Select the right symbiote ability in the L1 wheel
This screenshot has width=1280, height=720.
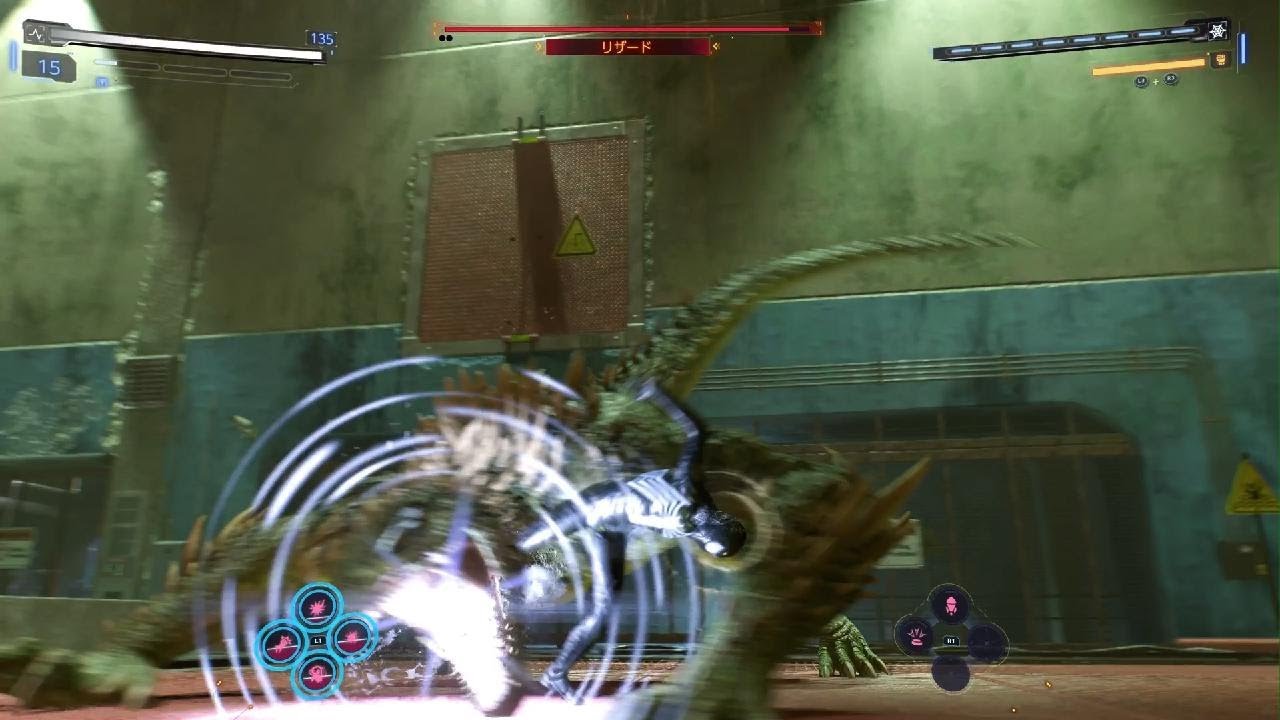point(352,639)
